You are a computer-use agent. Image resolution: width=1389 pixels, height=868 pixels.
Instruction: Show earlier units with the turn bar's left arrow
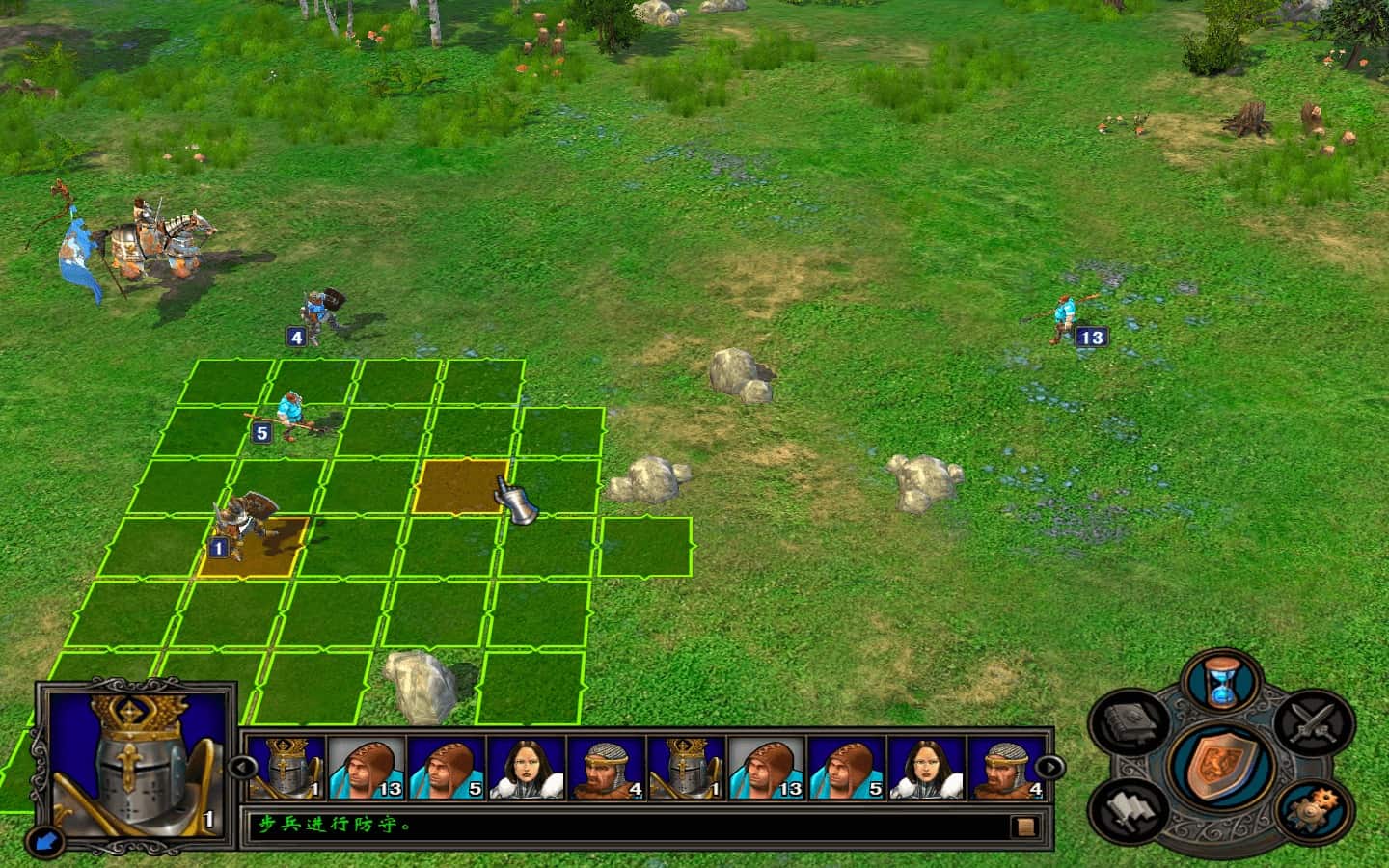coord(241,768)
